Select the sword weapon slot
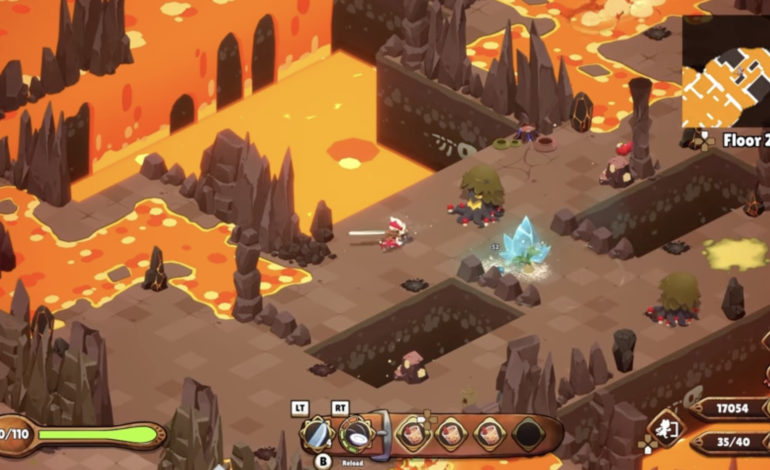Screen dimensions: 770x470 [x=317, y=434]
